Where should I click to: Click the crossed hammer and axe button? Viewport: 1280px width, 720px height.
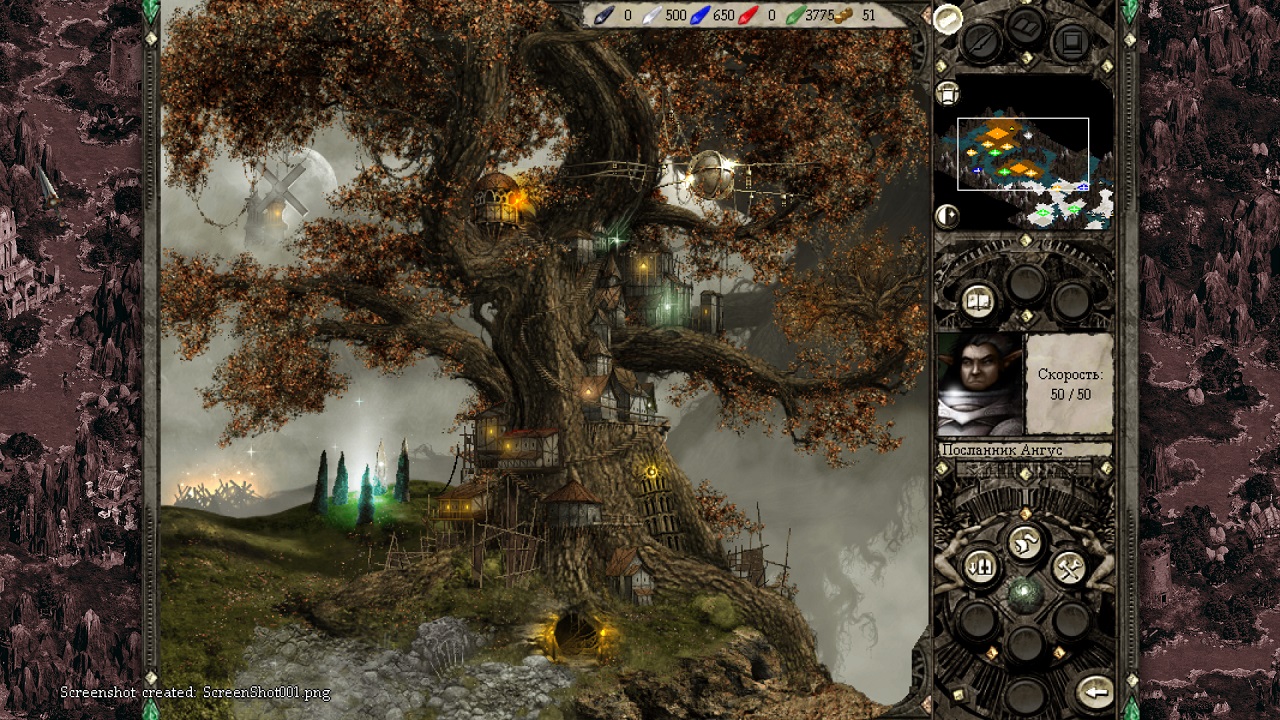click(1069, 568)
